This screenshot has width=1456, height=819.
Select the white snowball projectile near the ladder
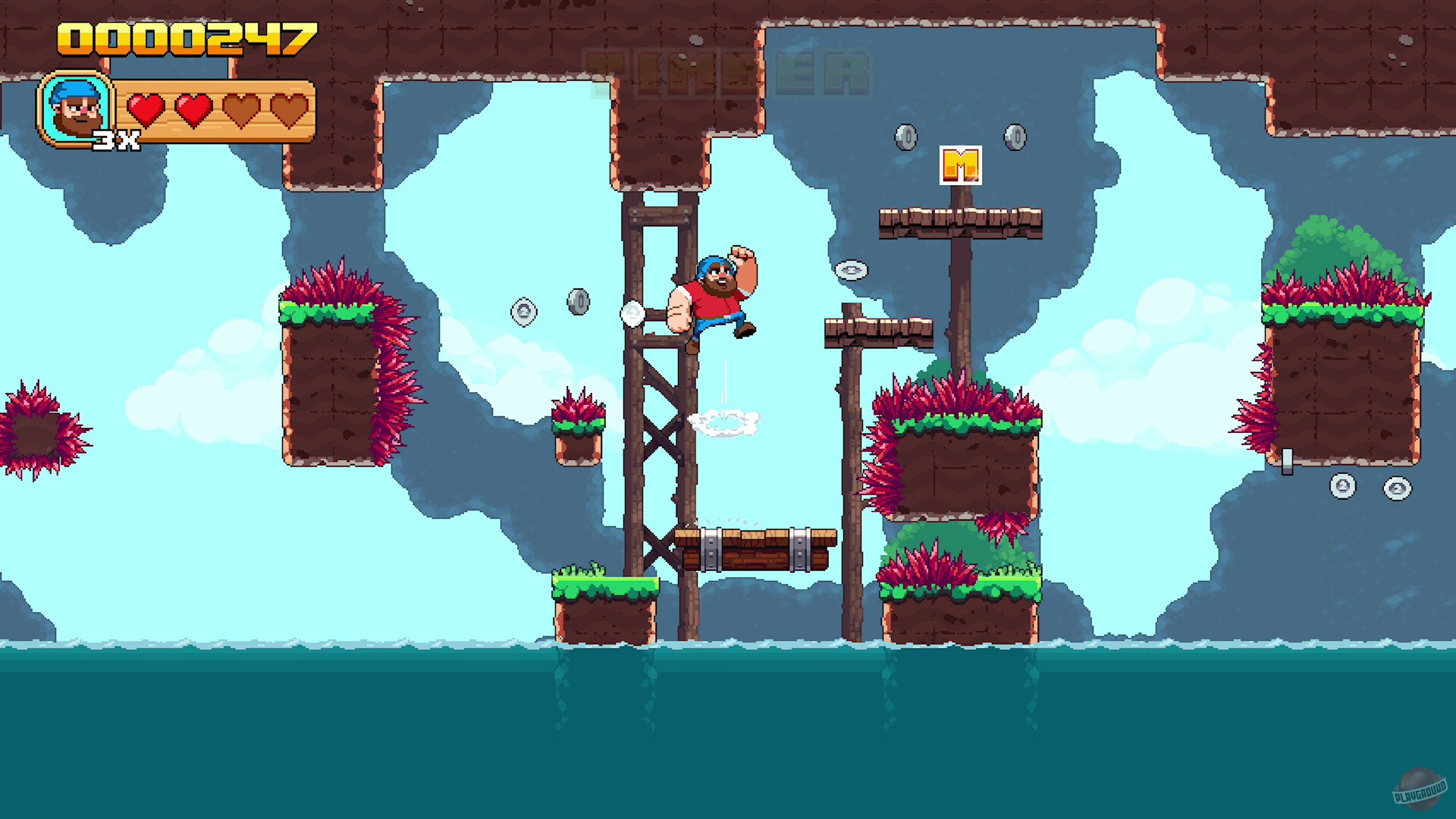tap(634, 313)
